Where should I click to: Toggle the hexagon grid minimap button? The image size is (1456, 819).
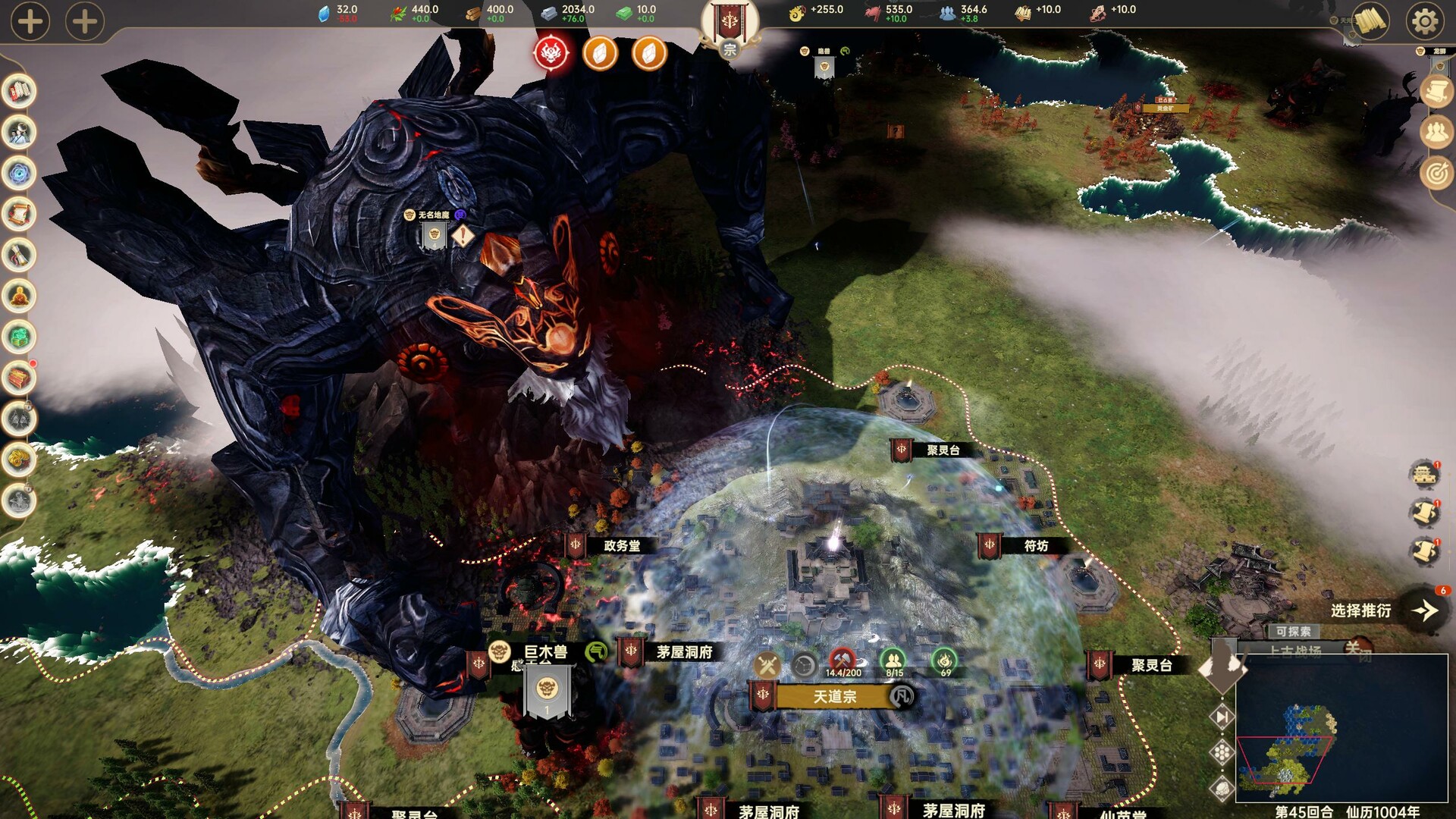pos(1222,752)
